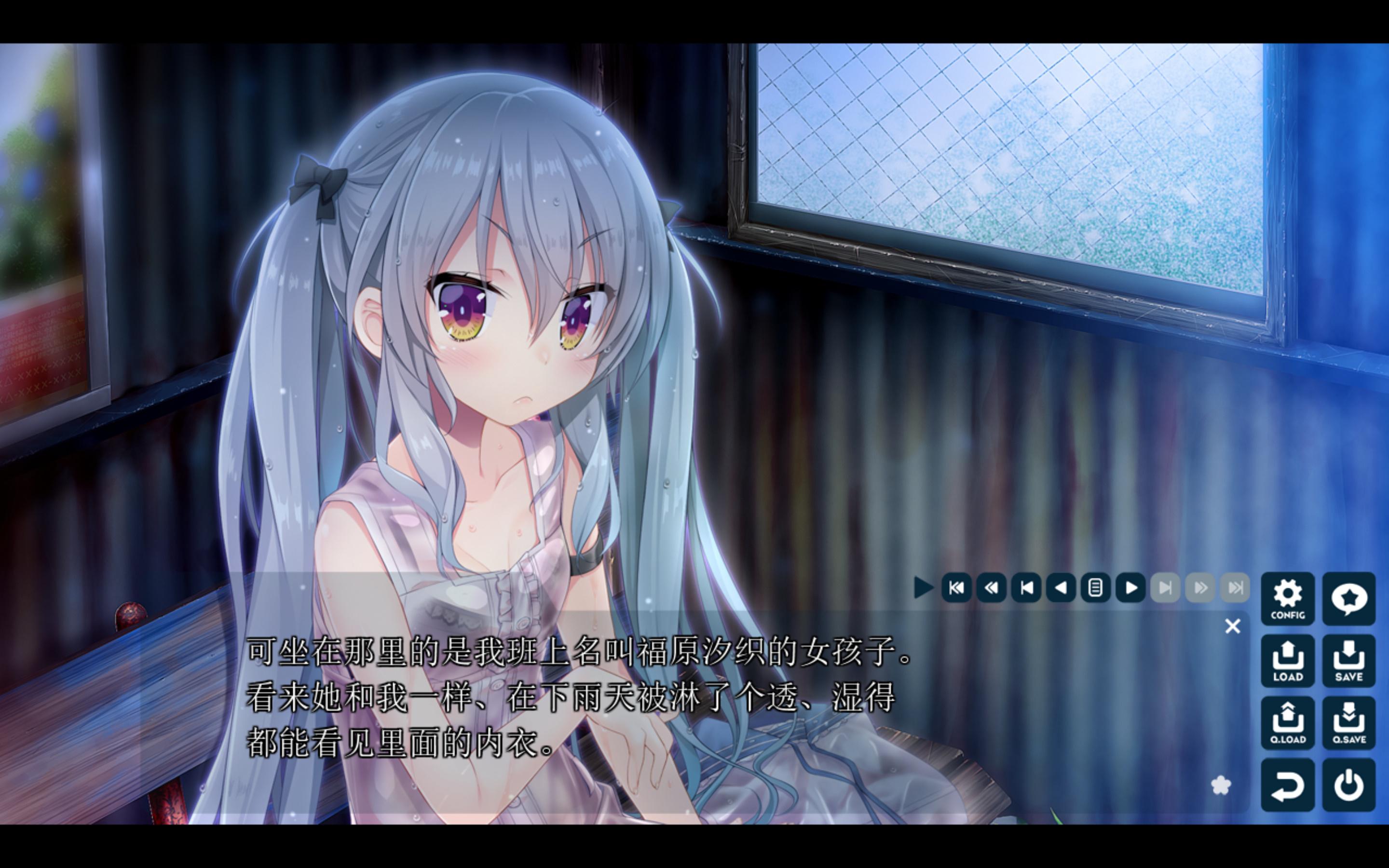Image resolution: width=1389 pixels, height=868 pixels.
Task: Advance with the boxed right triangle button
Action: click(x=1130, y=587)
